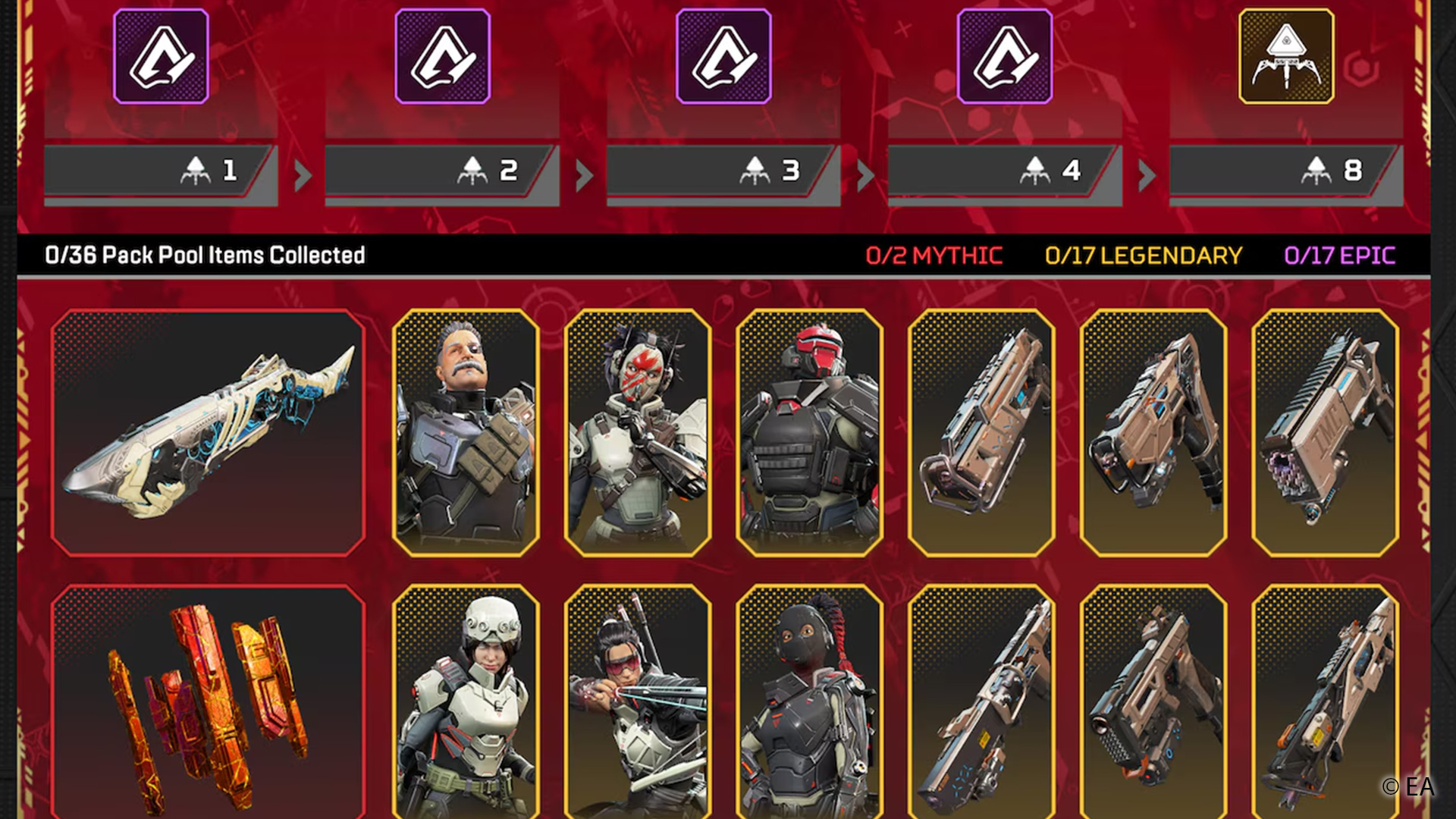This screenshot has width=1456, height=819.
Task: Choose the orange crystal shards mythic tile
Action: 208,701
